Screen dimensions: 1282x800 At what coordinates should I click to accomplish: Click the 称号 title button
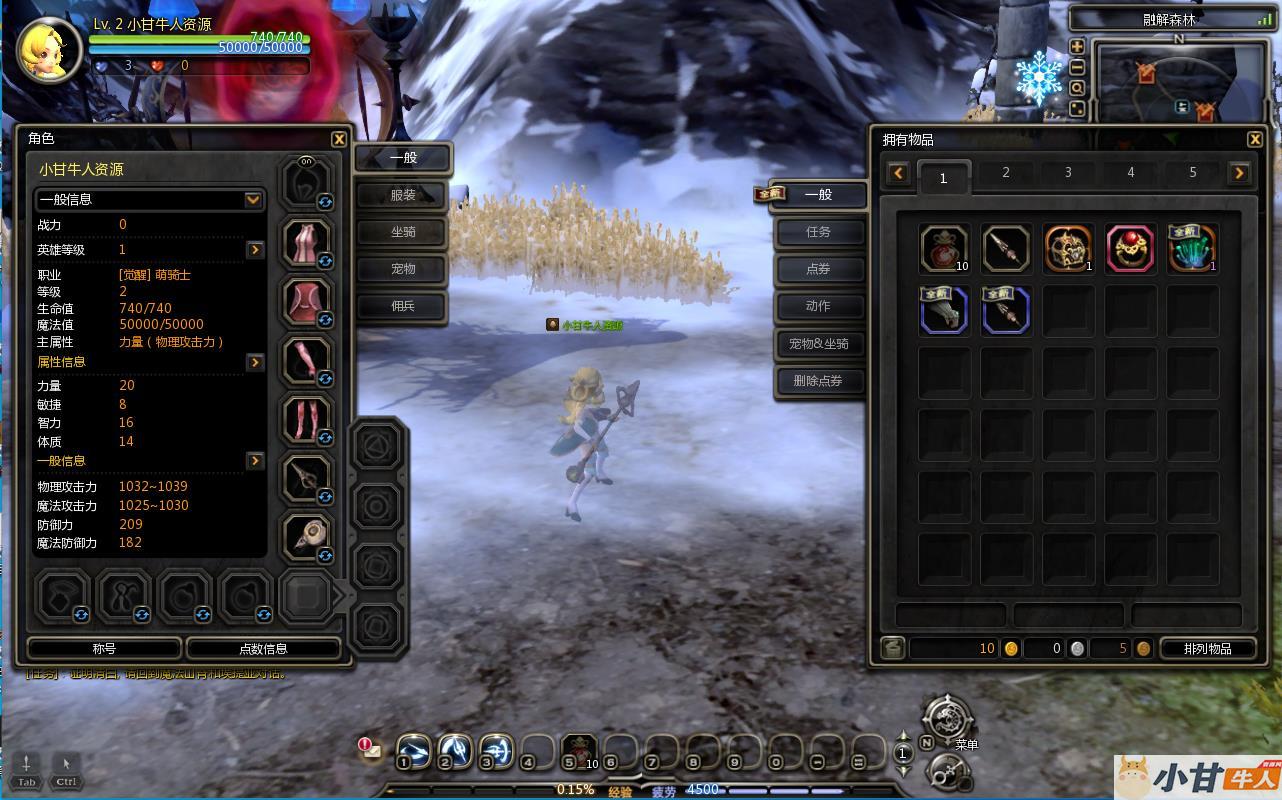pyautogui.click(x=104, y=649)
